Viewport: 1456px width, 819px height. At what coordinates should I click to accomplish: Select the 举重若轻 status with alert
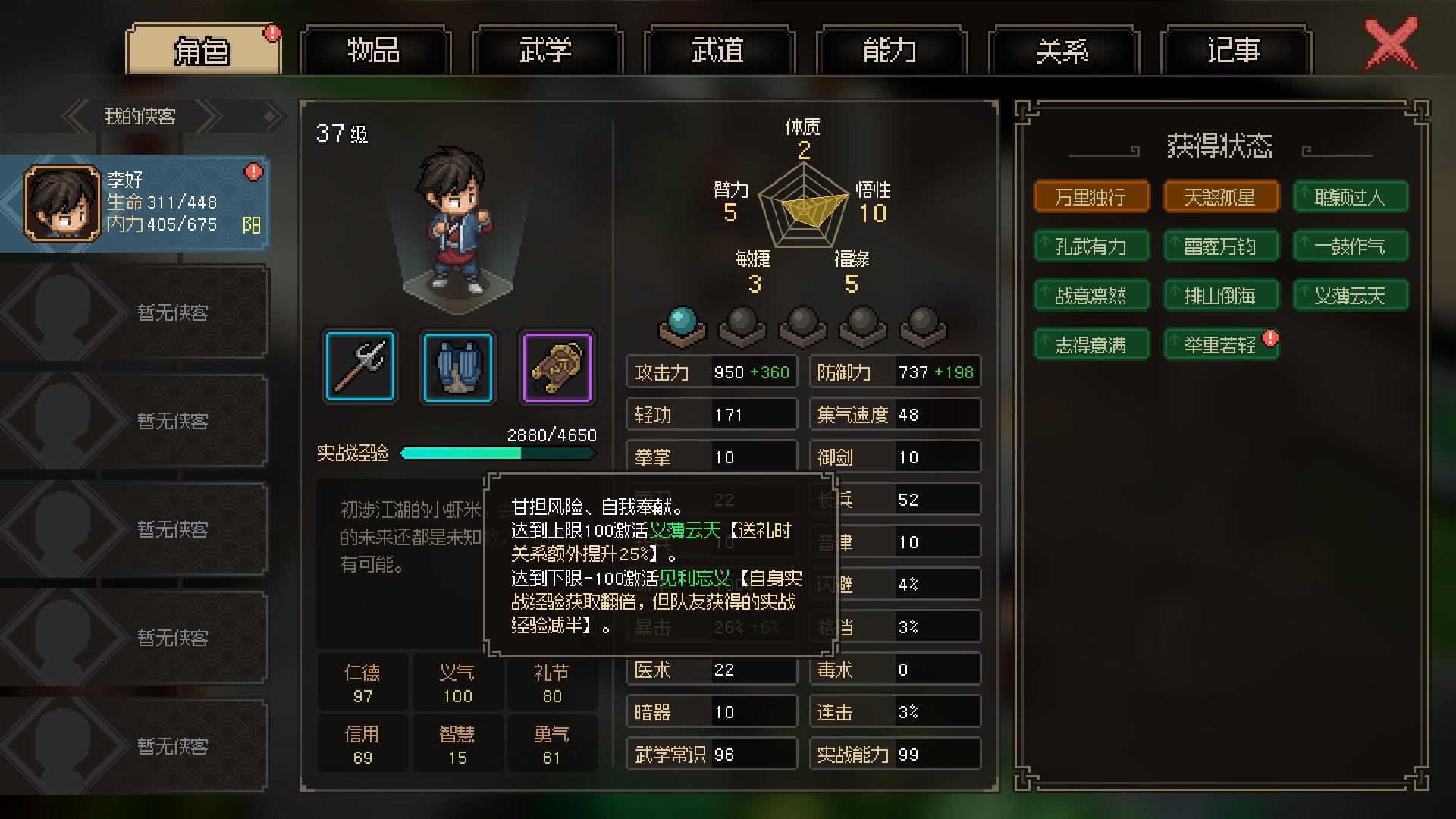pyautogui.click(x=1220, y=345)
